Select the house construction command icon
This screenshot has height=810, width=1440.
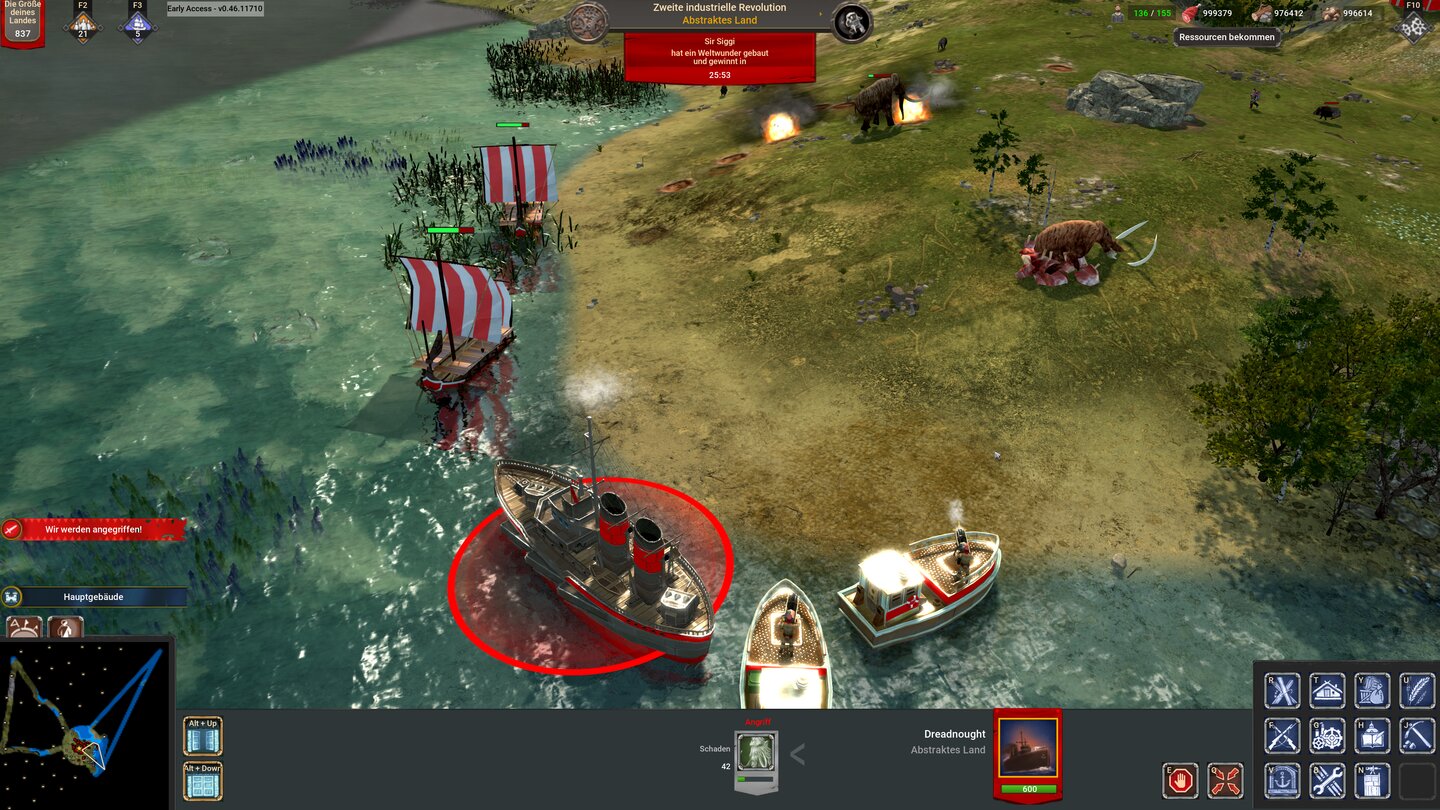(x=1327, y=689)
